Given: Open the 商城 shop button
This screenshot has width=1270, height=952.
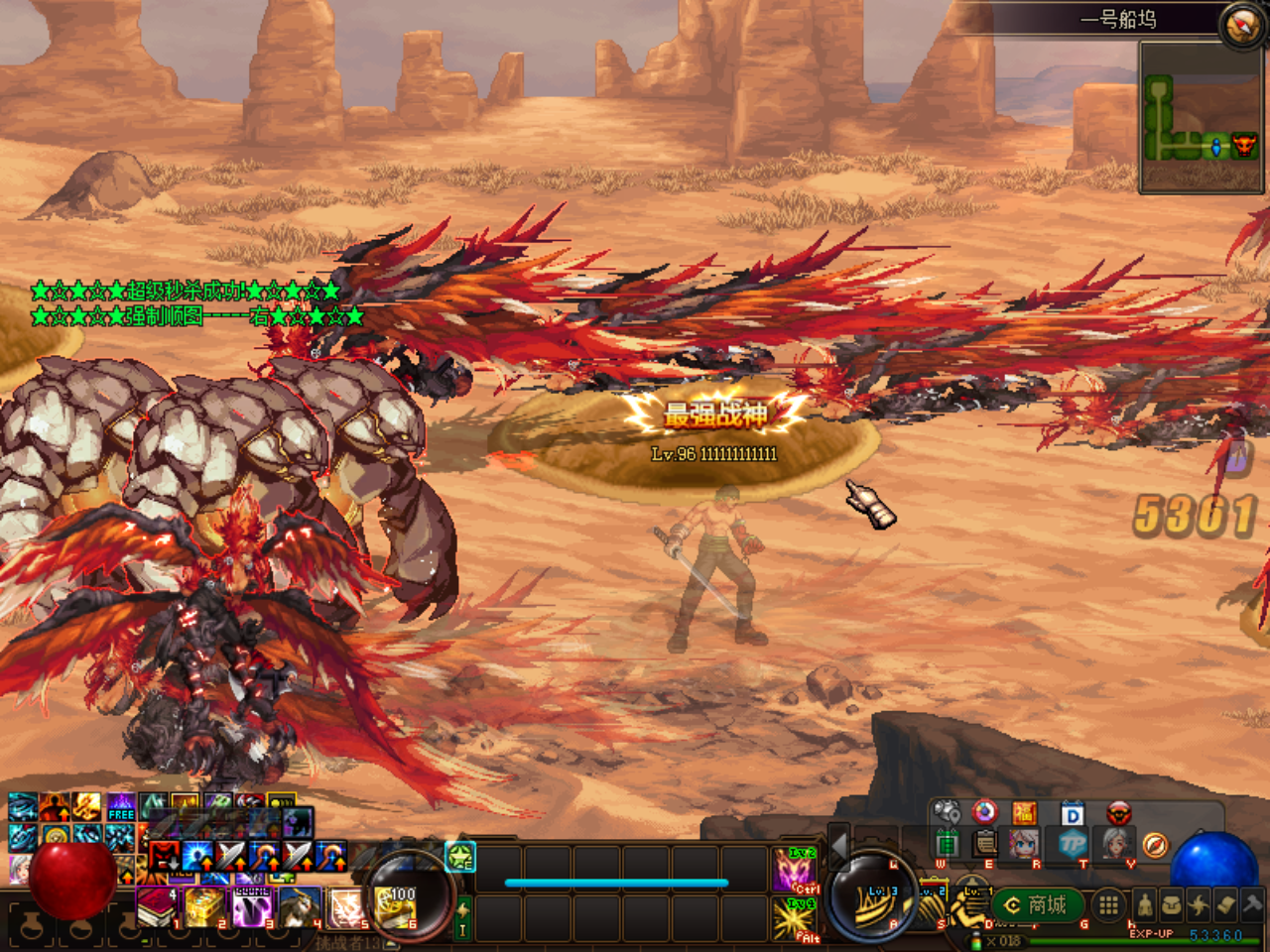Looking at the screenshot, I should tap(1037, 904).
